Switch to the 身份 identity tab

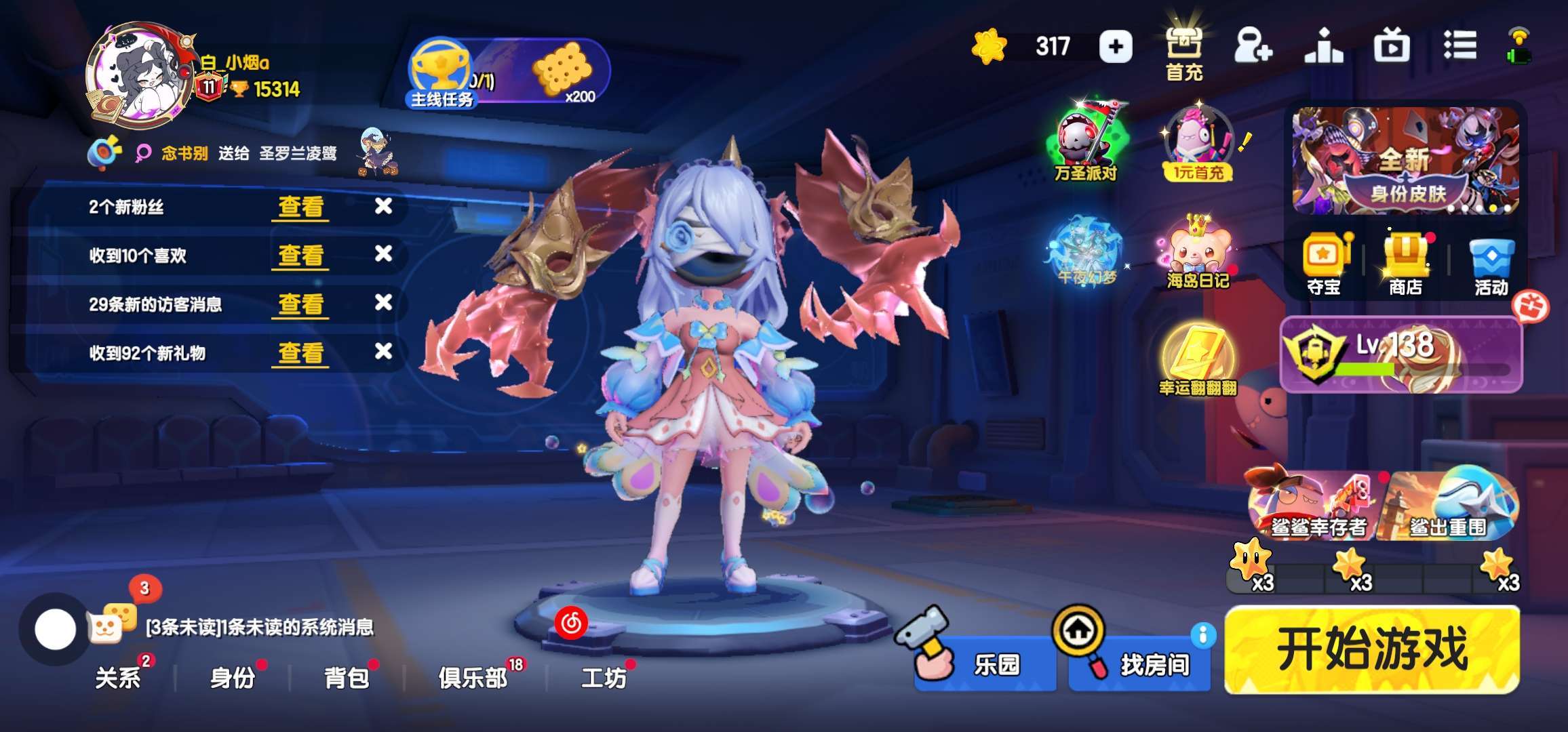point(233,677)
